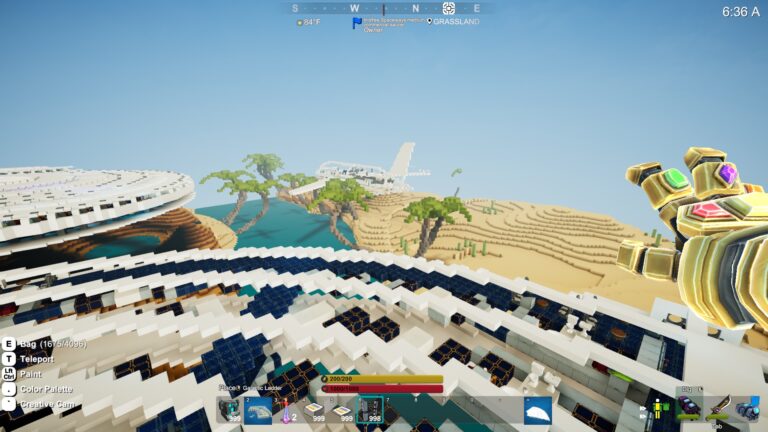The image size is (768, 432).
Task: Click the square waypoint marker on the compass
Action: (449, 8)
